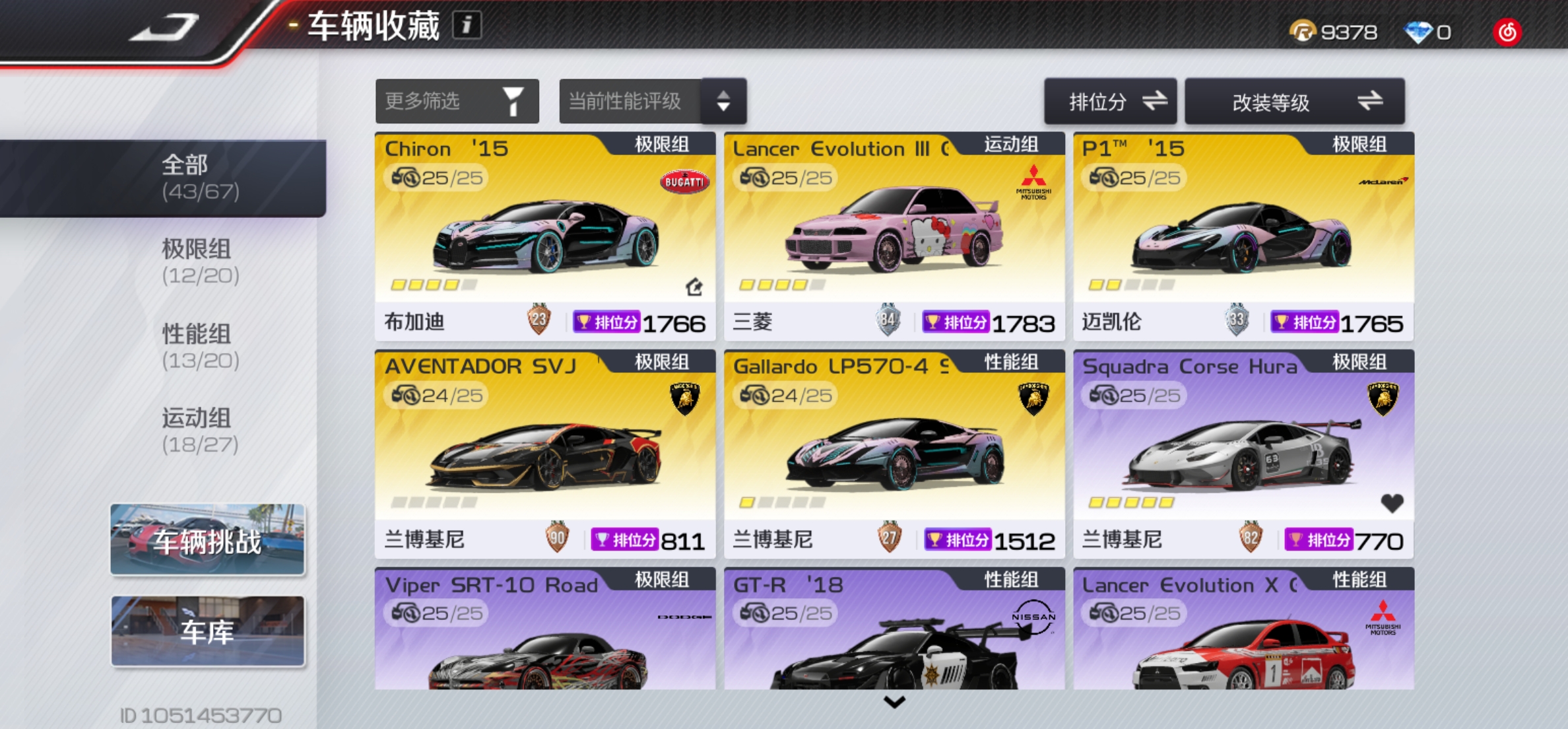Choose the Lancer Evolution III card
The height and width of the screenshot is (729, 1568).
894,236
